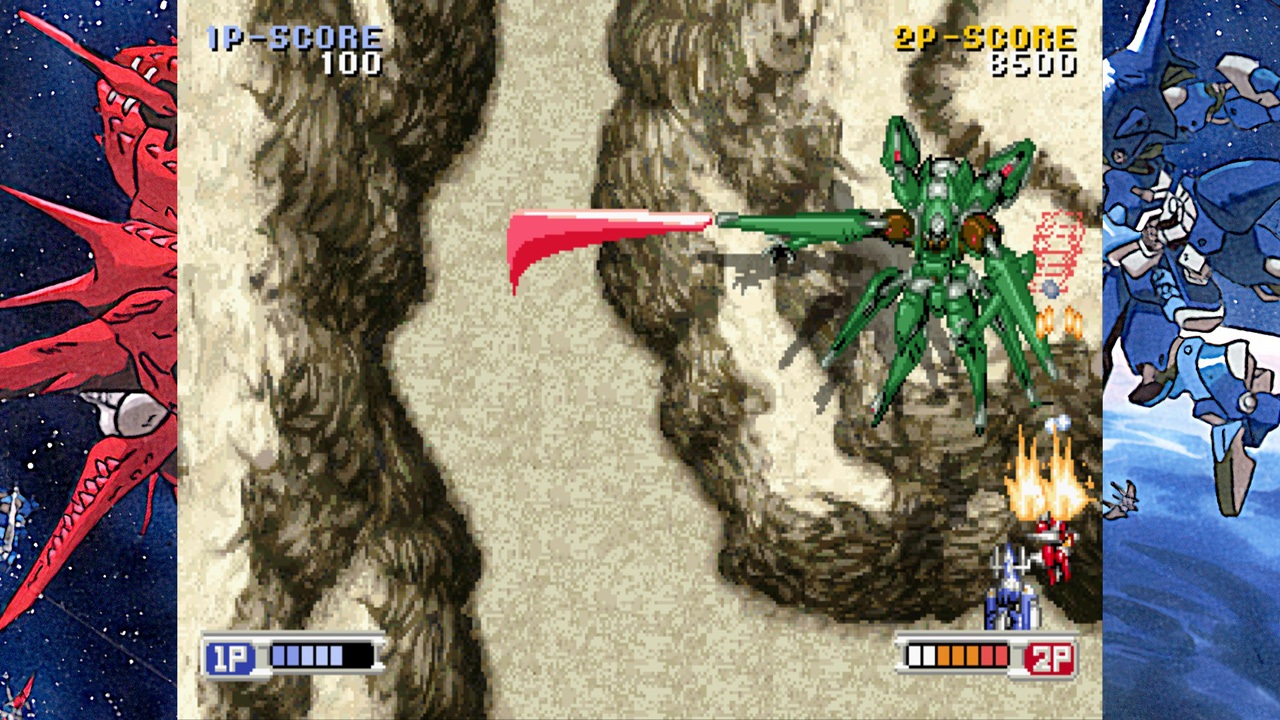Click the boss's orange shoulder joint
This screenshot has height=720, width=1280.
(x=975, y=232)
